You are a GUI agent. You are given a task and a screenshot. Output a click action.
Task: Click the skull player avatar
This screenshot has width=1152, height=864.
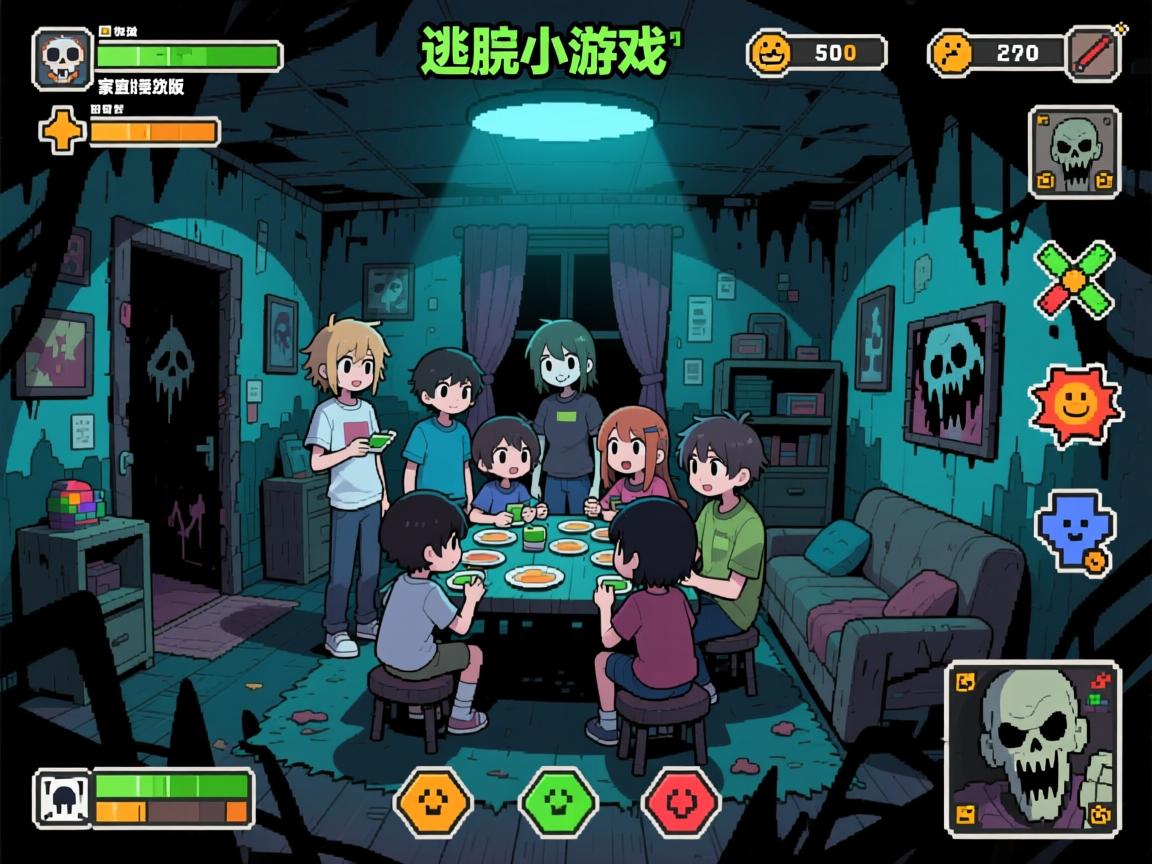[x=63, y=58]
